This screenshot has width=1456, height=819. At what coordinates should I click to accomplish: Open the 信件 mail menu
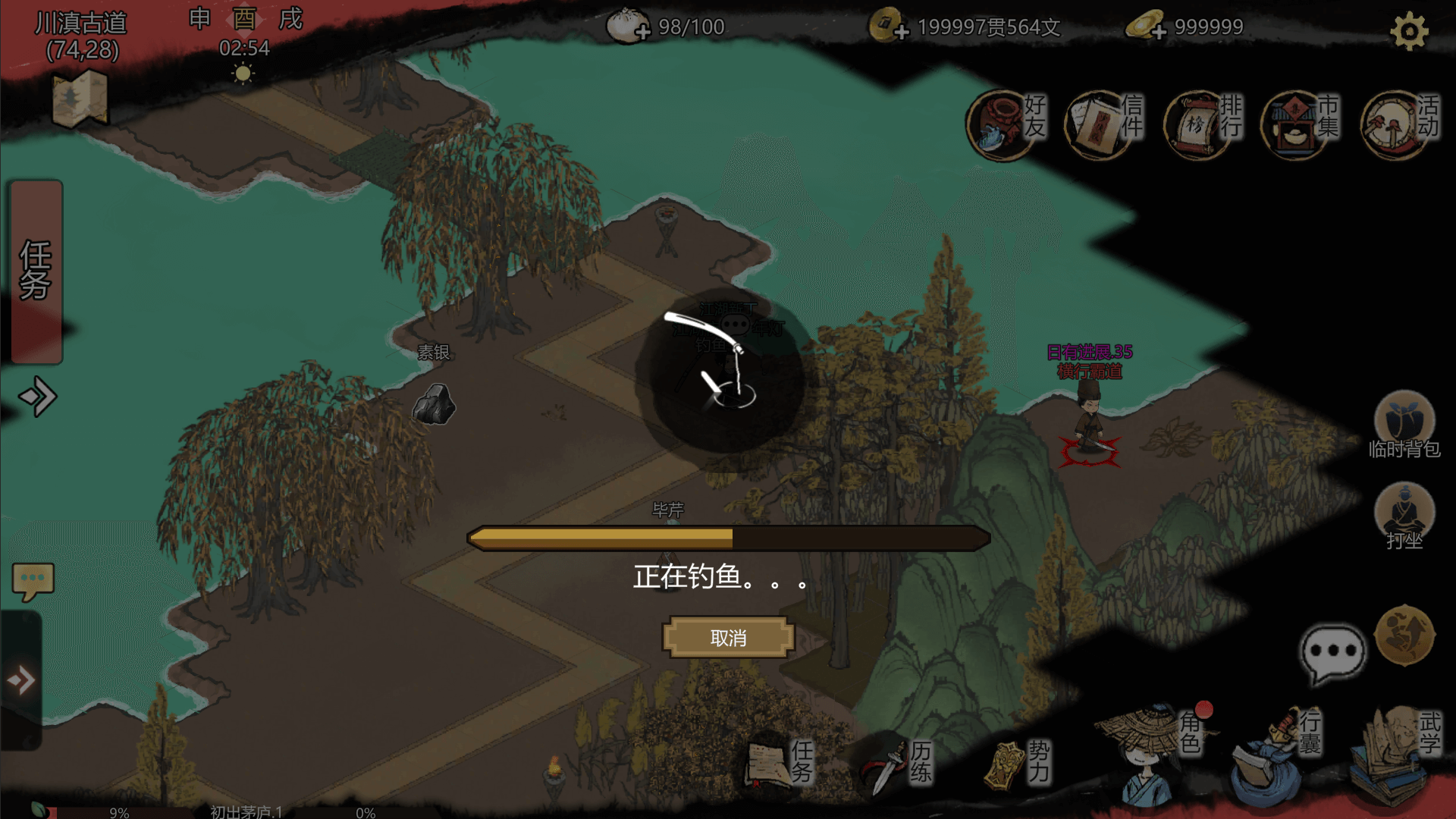pyautogui.click(x=1103, y=124)
